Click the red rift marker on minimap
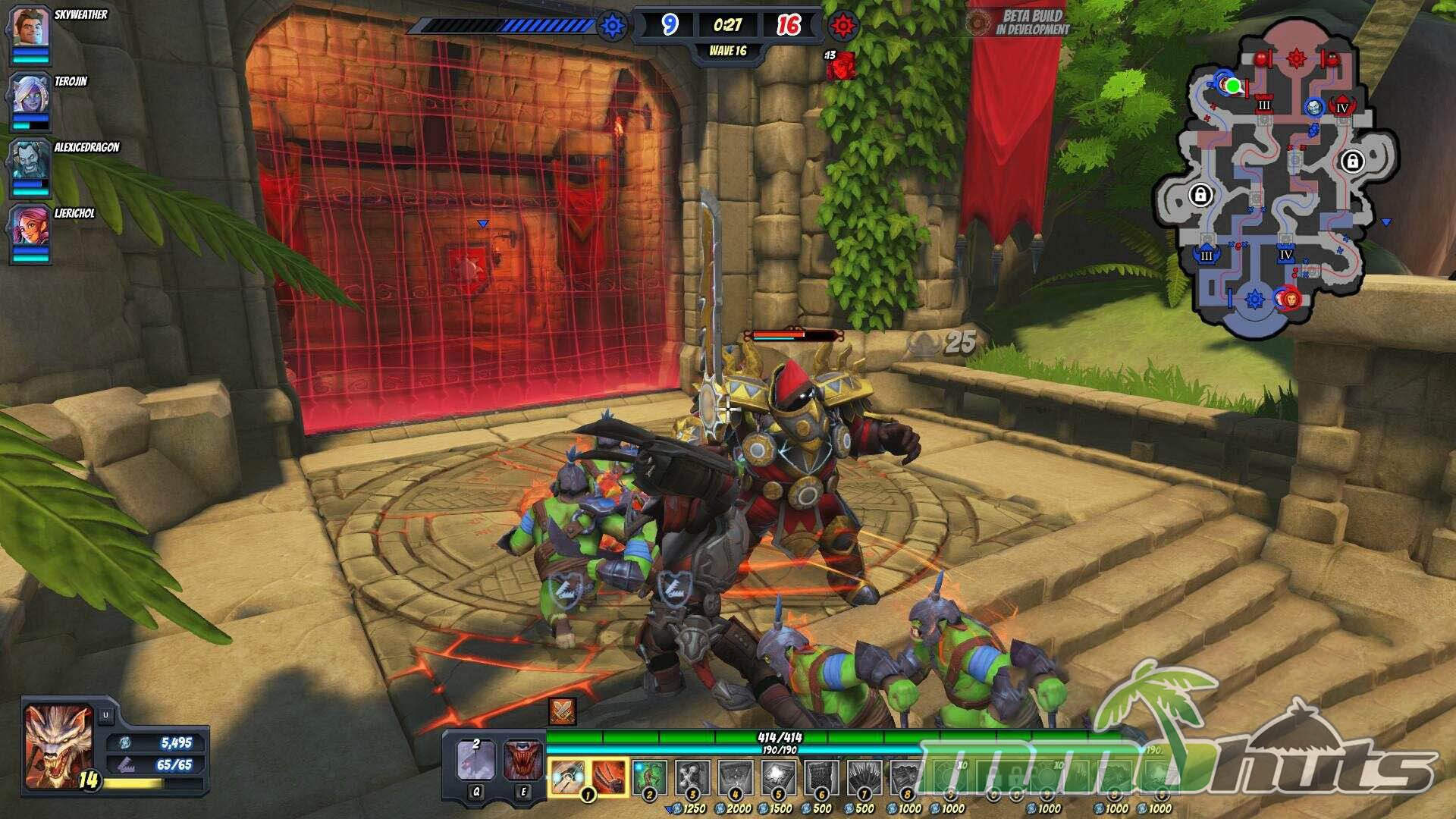The height and width of the screenshot is (819, 1456). pos(1296,58)
